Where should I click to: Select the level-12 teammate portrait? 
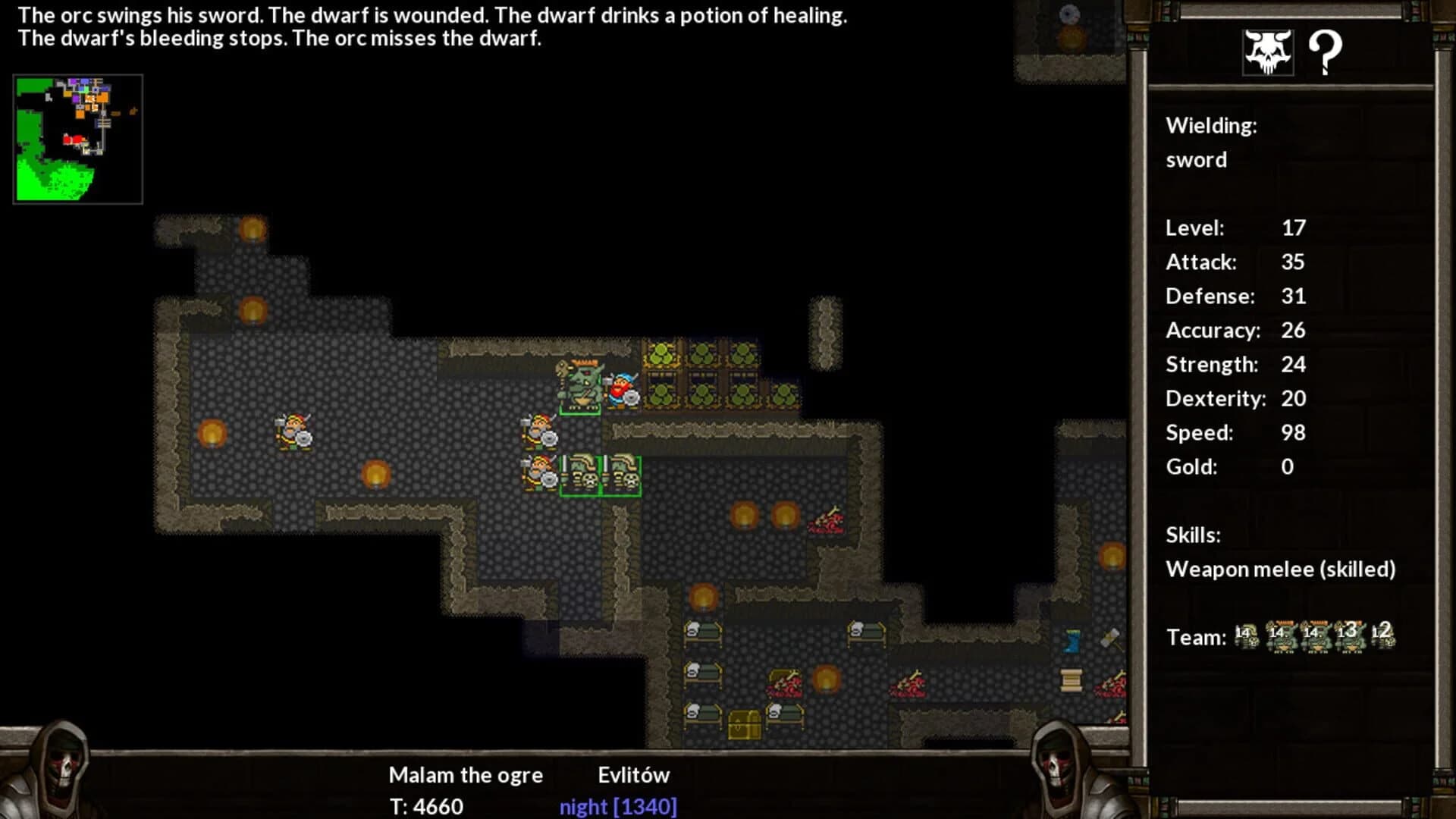[x=1384, y=635]
